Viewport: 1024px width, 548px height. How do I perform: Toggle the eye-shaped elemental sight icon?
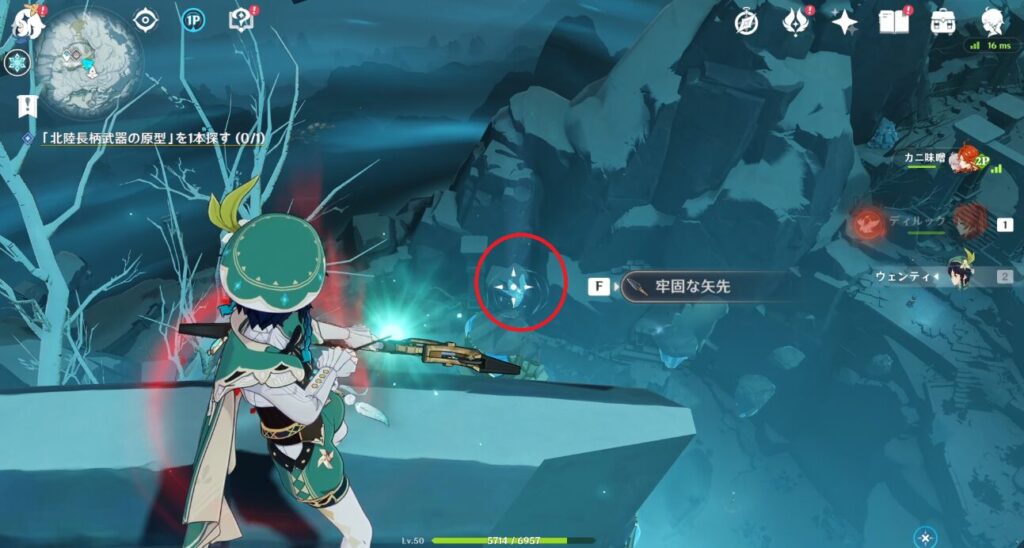tap(146, 20)
